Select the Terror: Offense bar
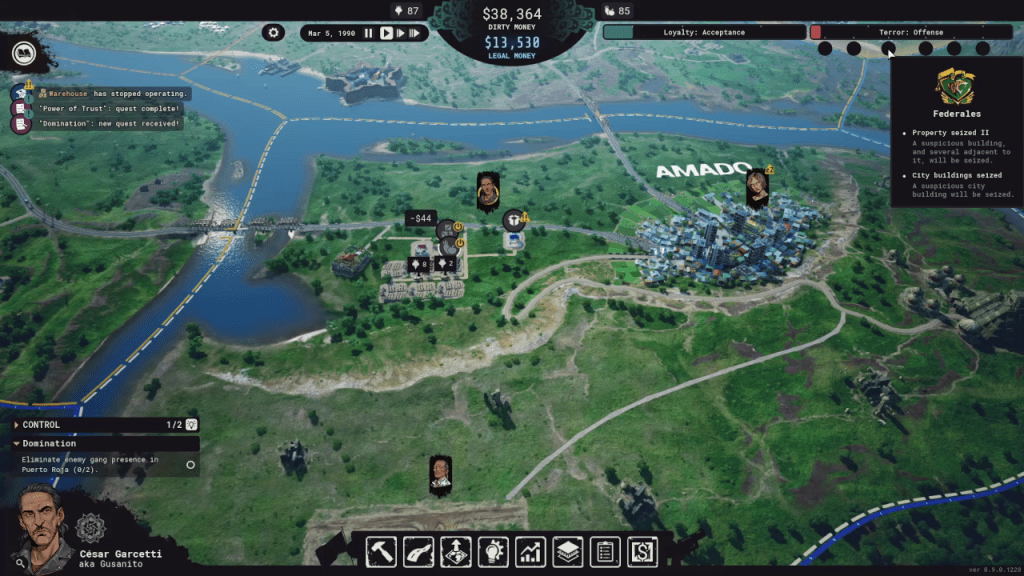1024x576 pixels. (x=904, y=32)
